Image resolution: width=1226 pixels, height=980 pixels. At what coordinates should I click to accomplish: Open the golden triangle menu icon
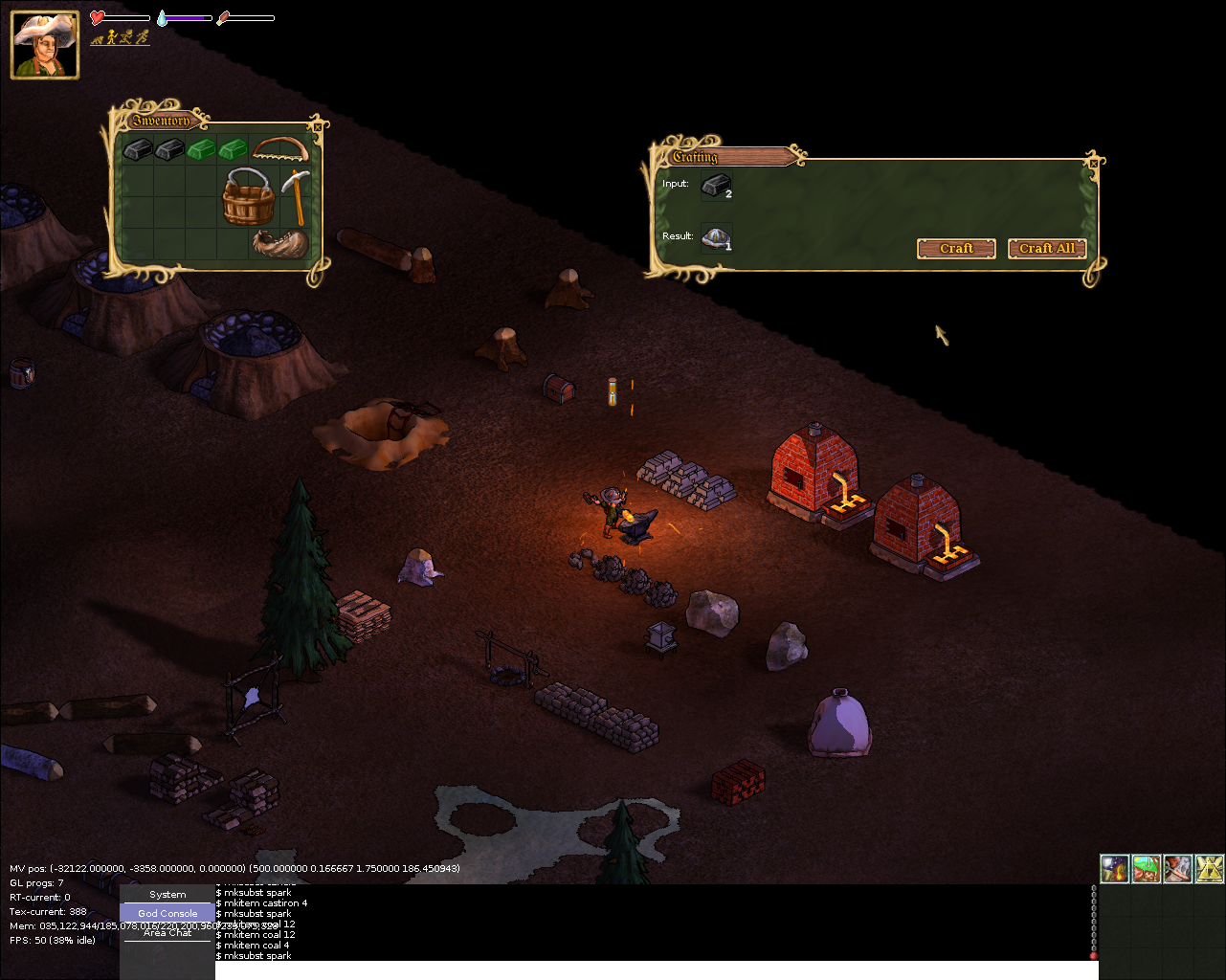(1209, 869)
